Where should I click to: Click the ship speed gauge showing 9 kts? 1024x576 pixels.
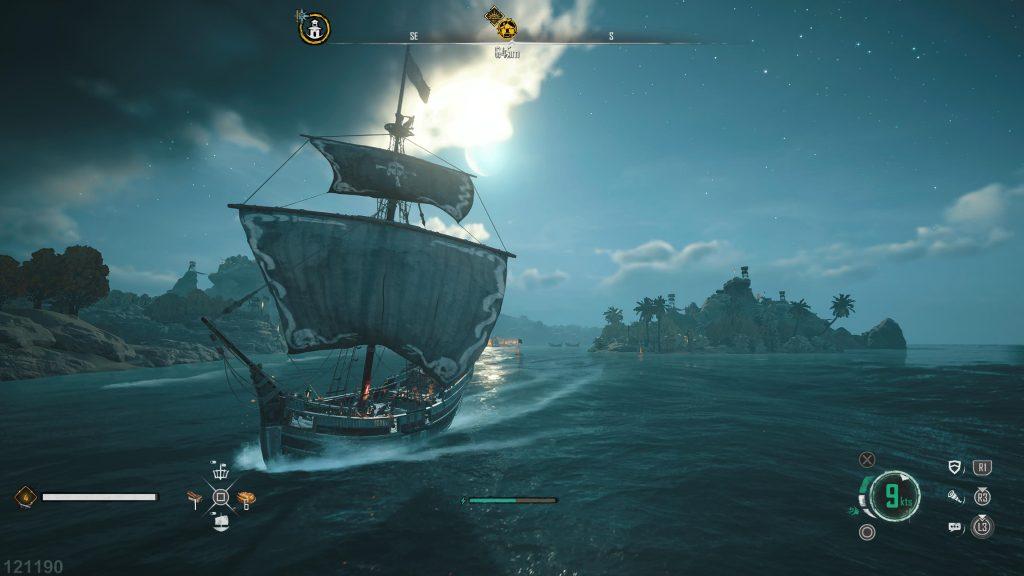click(893, 496)
